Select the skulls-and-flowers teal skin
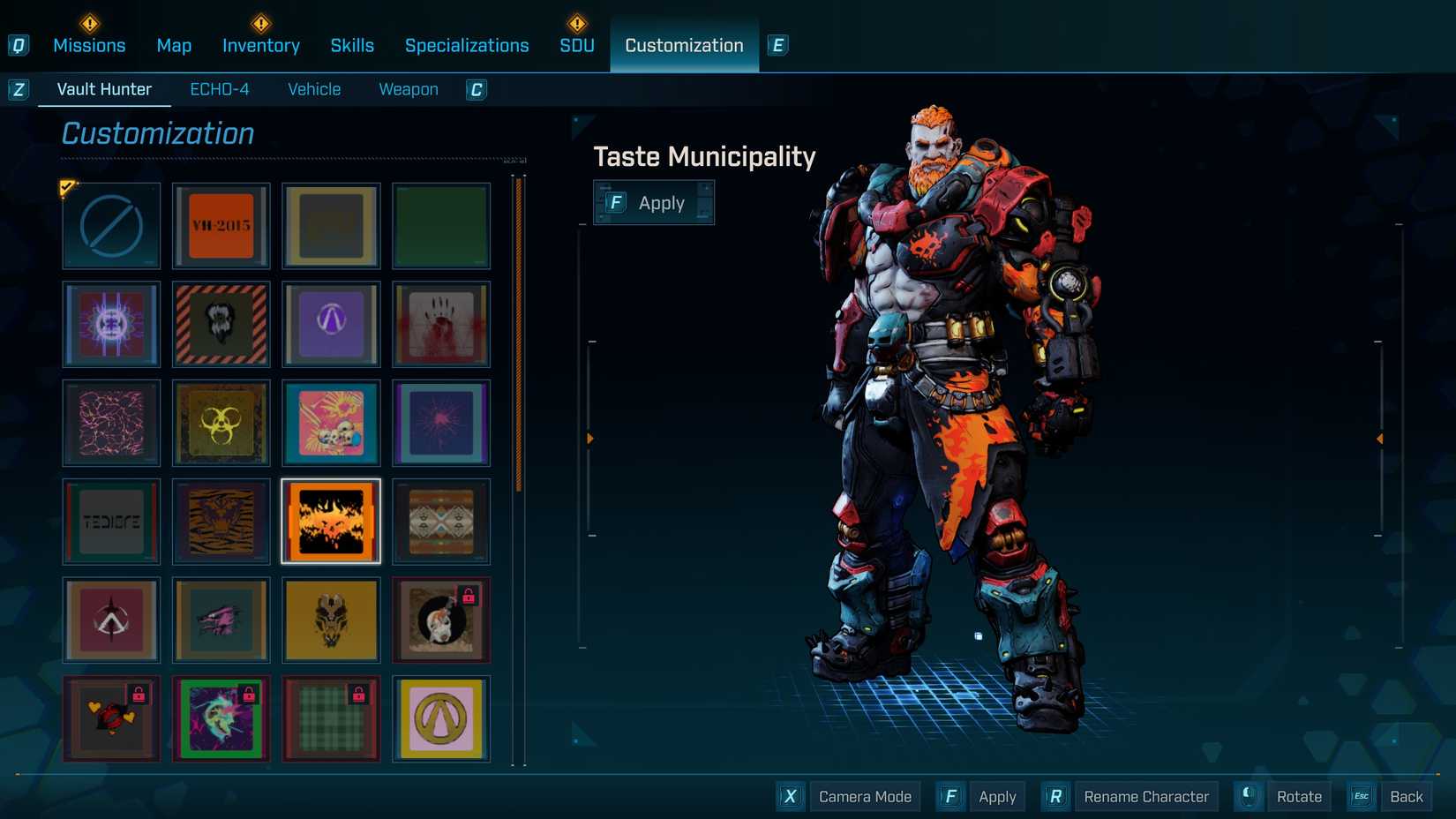Image resolution: width=1456 pixels, height=819 pixels. pos(331,424)
